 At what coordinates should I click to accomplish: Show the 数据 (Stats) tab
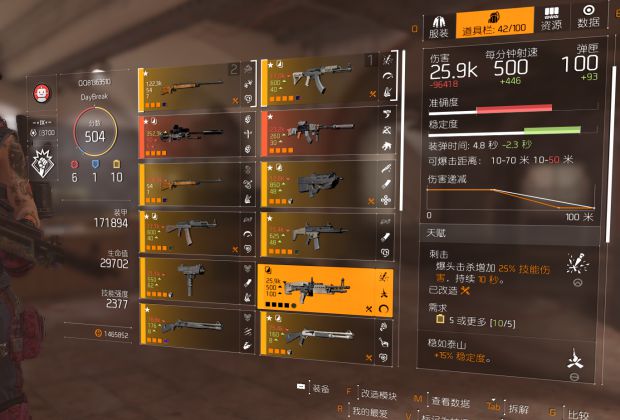pyautogui.click(x=589, y=22)
